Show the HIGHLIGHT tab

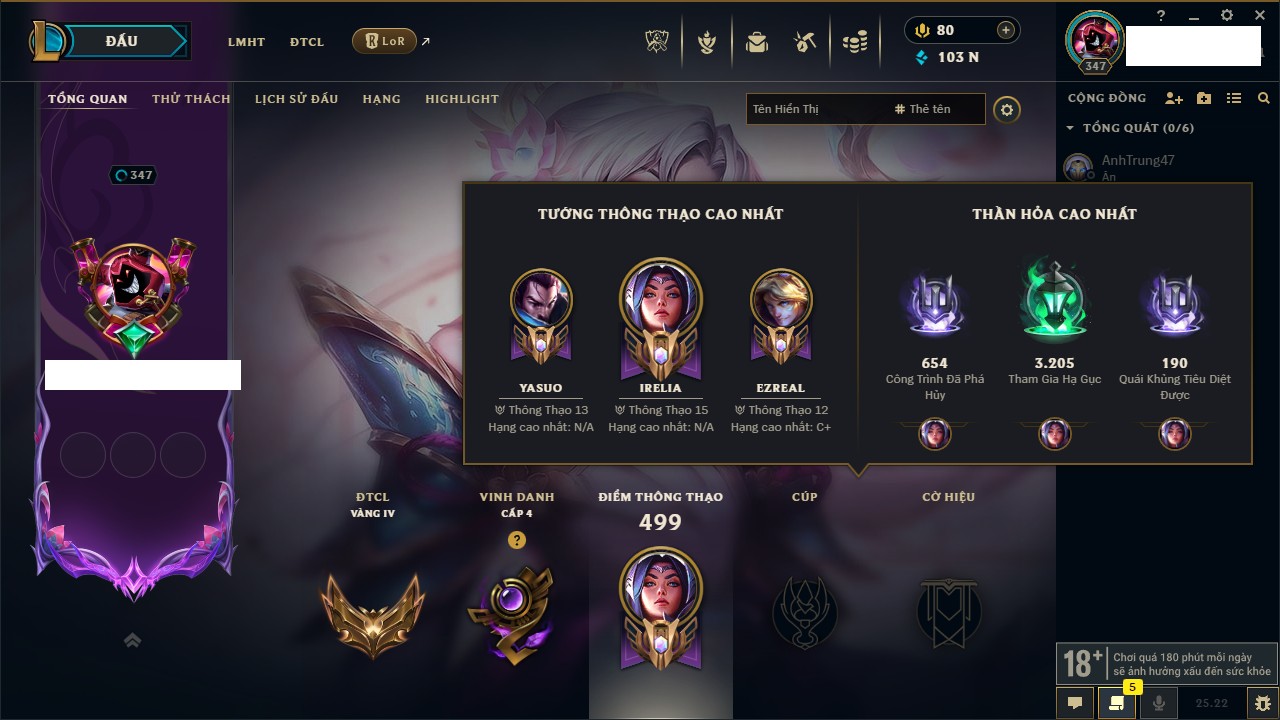point(461,99)
